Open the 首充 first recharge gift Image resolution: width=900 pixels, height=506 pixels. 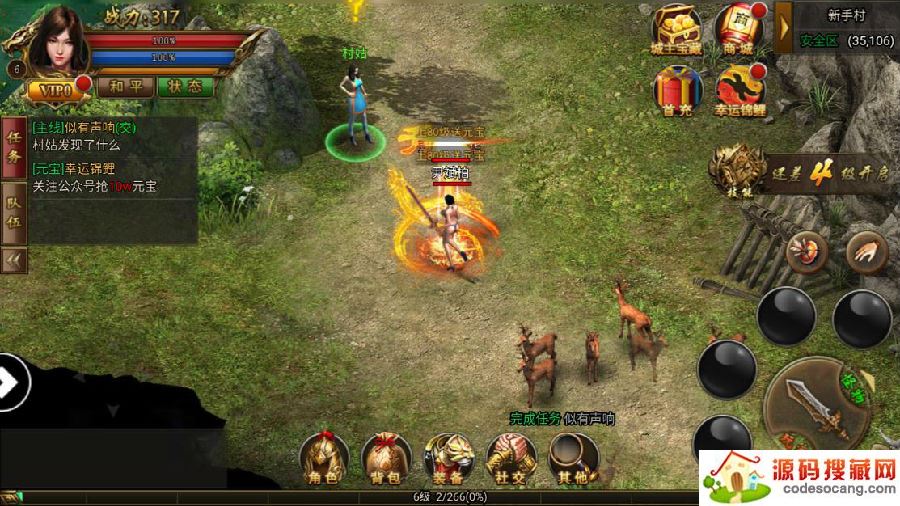point(678,88)
